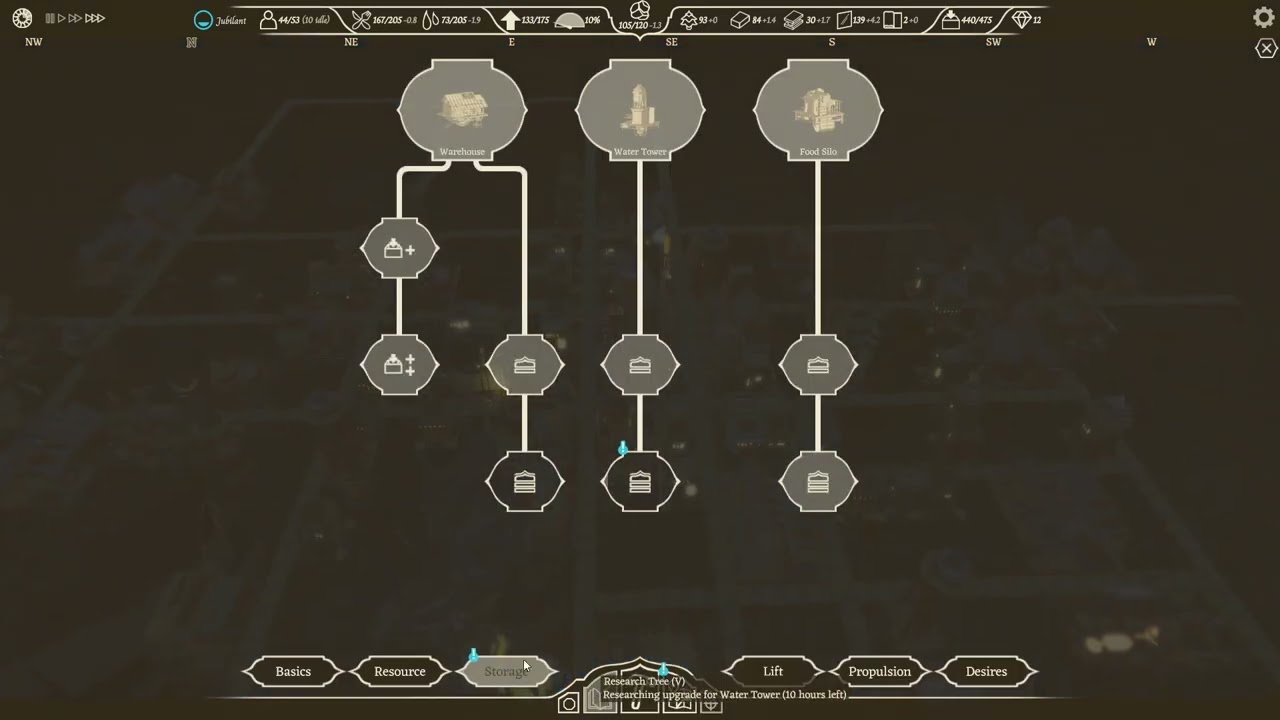This screenshot has height=720, width=1280.
Task: Set the game to normal play speed
Action: [x=61, y=18]
